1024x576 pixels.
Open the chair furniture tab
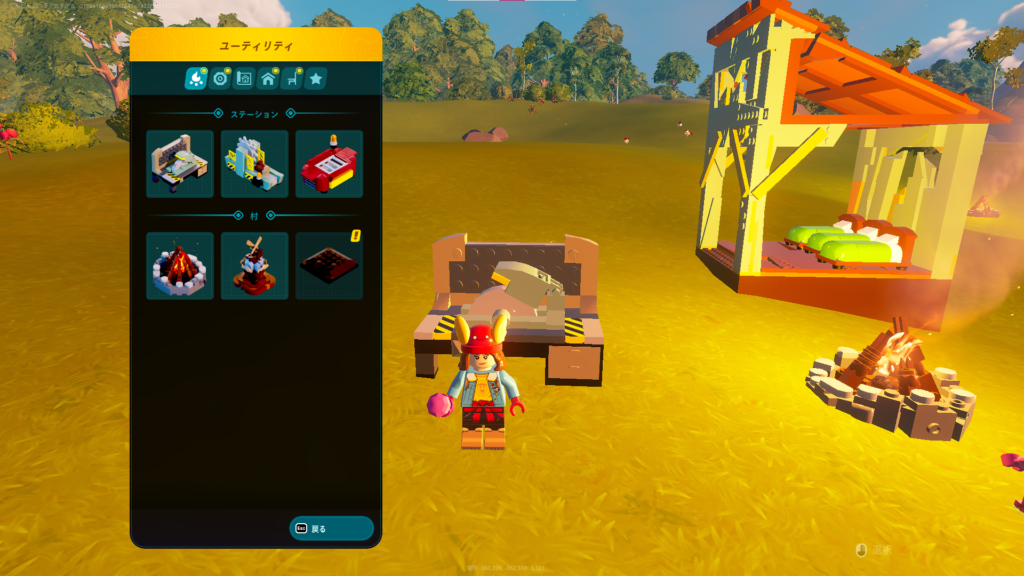[293, 78]
